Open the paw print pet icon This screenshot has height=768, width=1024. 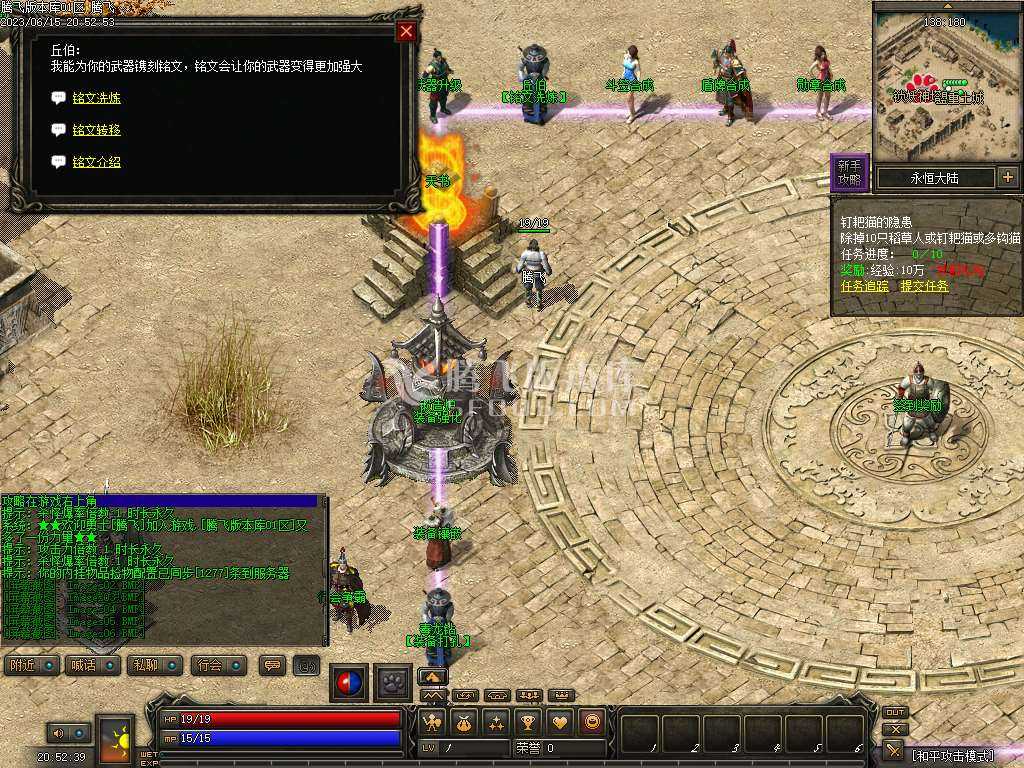[x=393, y=682]
